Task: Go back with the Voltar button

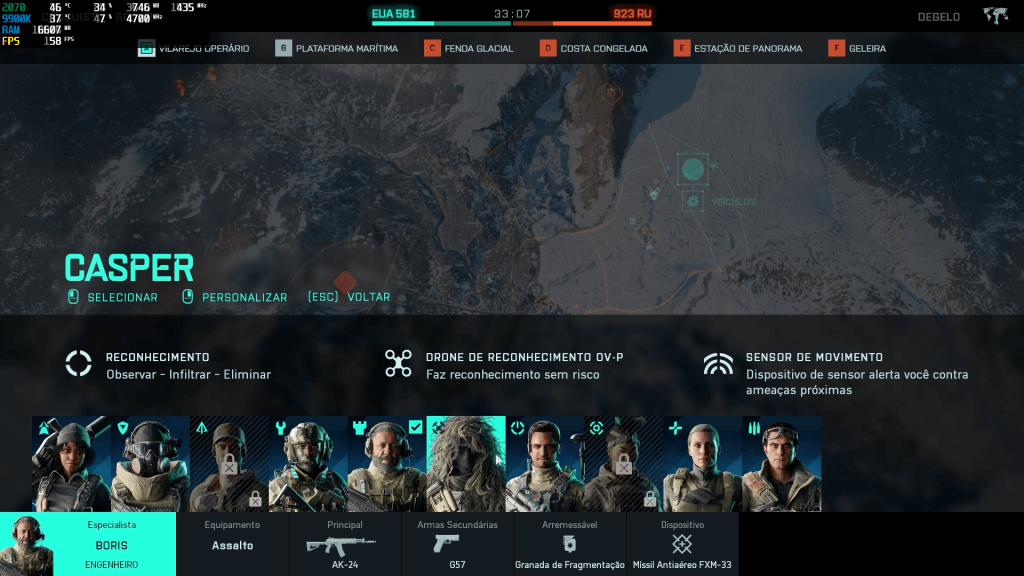Action: point(368,297)
